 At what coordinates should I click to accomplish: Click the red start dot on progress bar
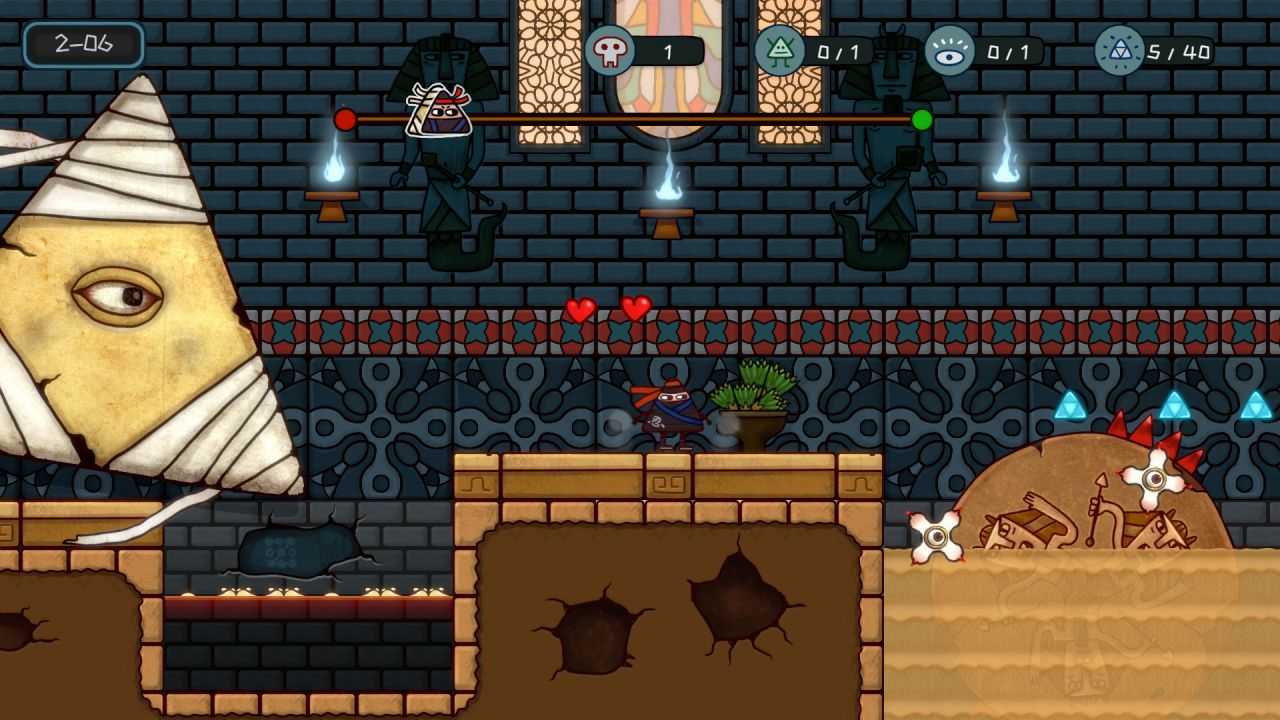346,118
